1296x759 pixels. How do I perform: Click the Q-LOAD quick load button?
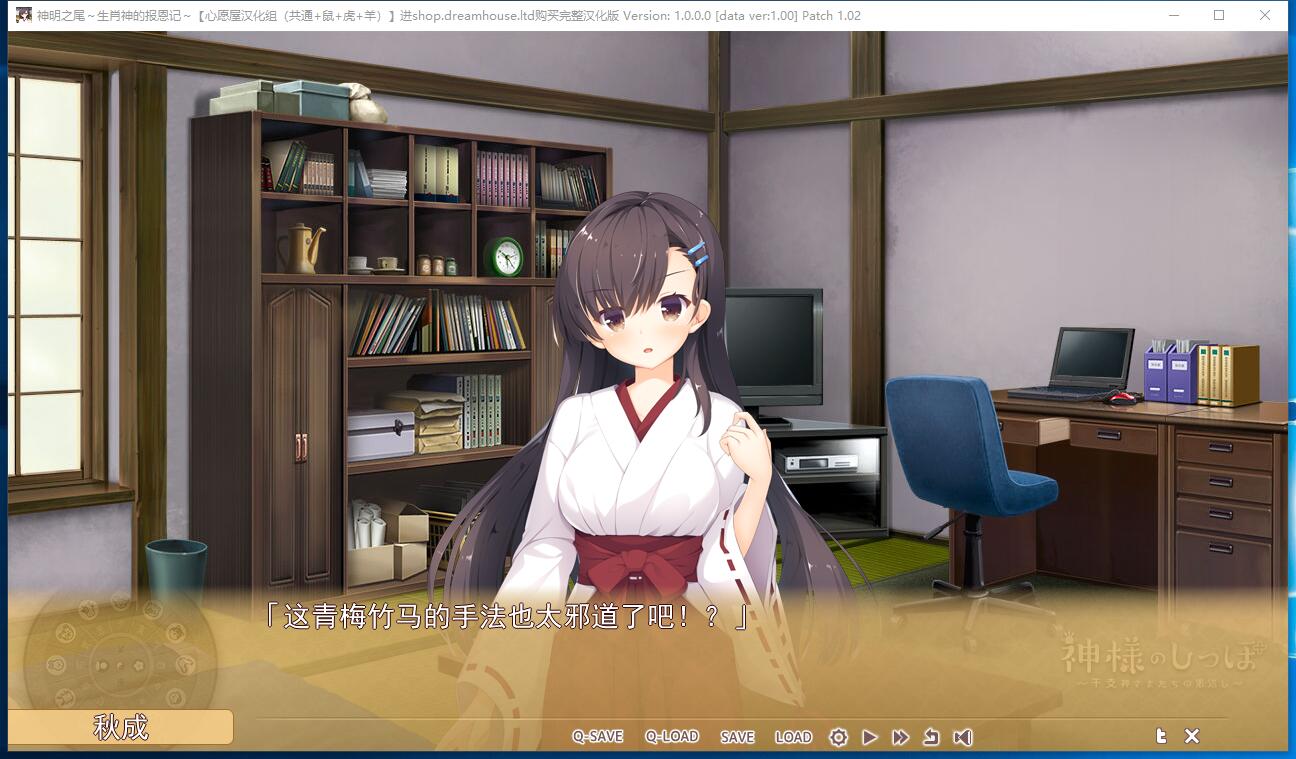pos(672,737)
